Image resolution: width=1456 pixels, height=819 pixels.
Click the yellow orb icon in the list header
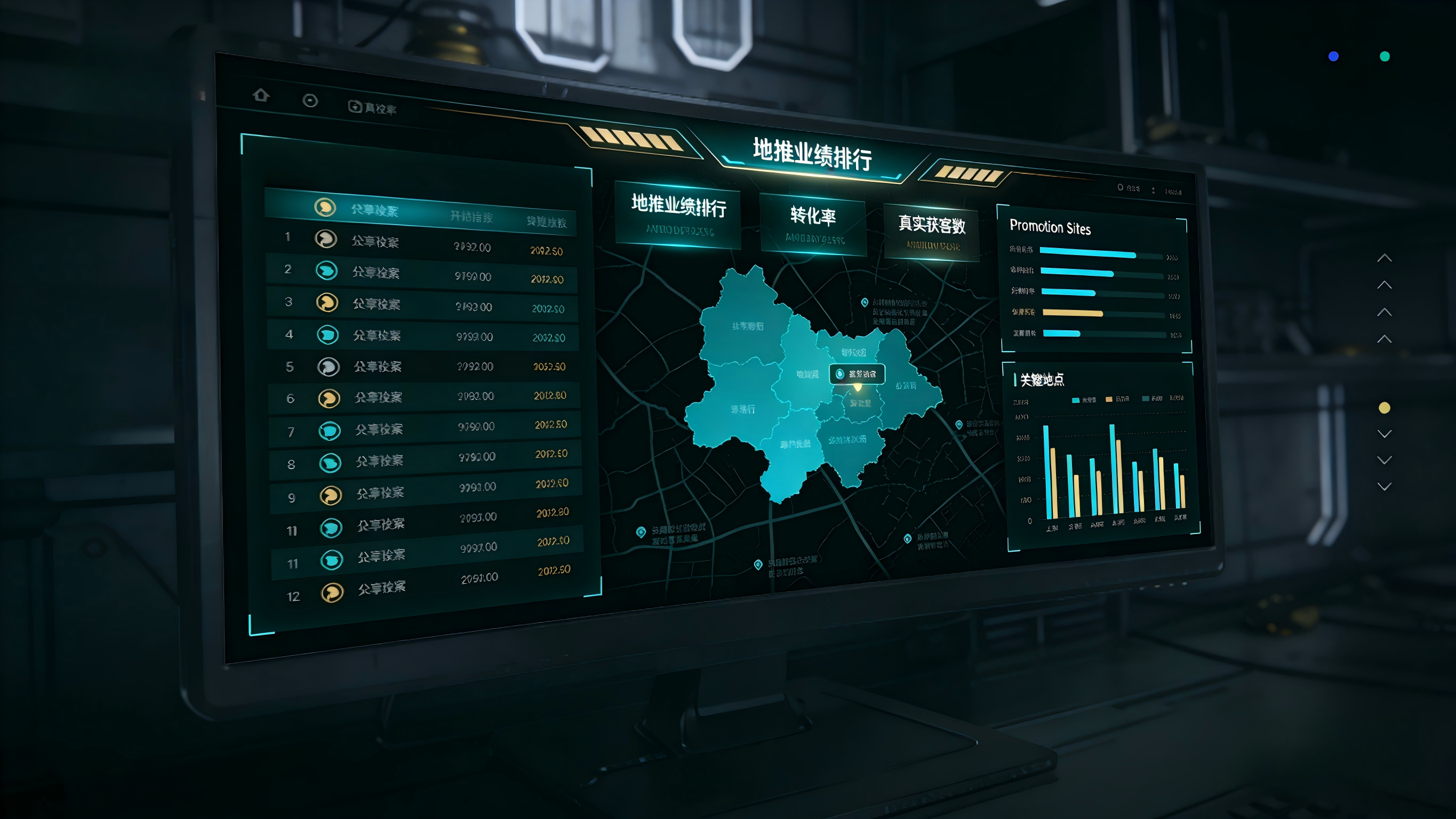pos(325,207)
